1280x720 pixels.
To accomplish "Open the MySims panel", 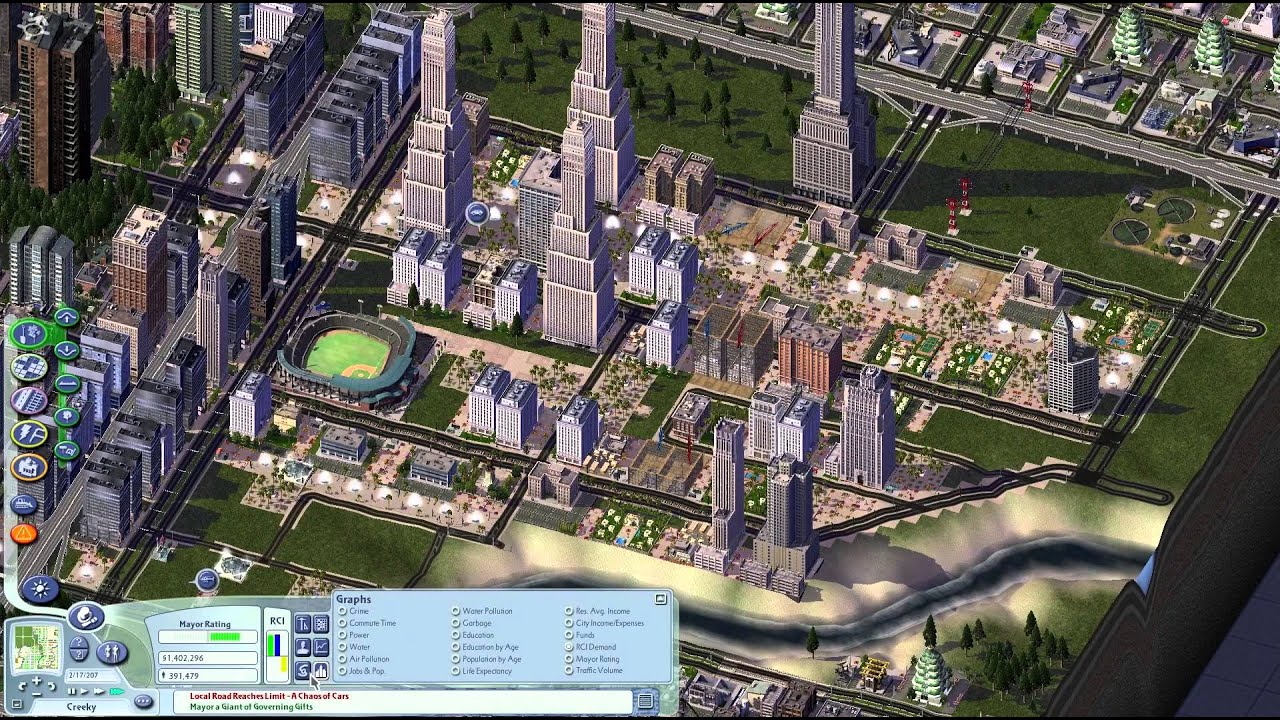I will pyautogui.click(x=110, y=651).
